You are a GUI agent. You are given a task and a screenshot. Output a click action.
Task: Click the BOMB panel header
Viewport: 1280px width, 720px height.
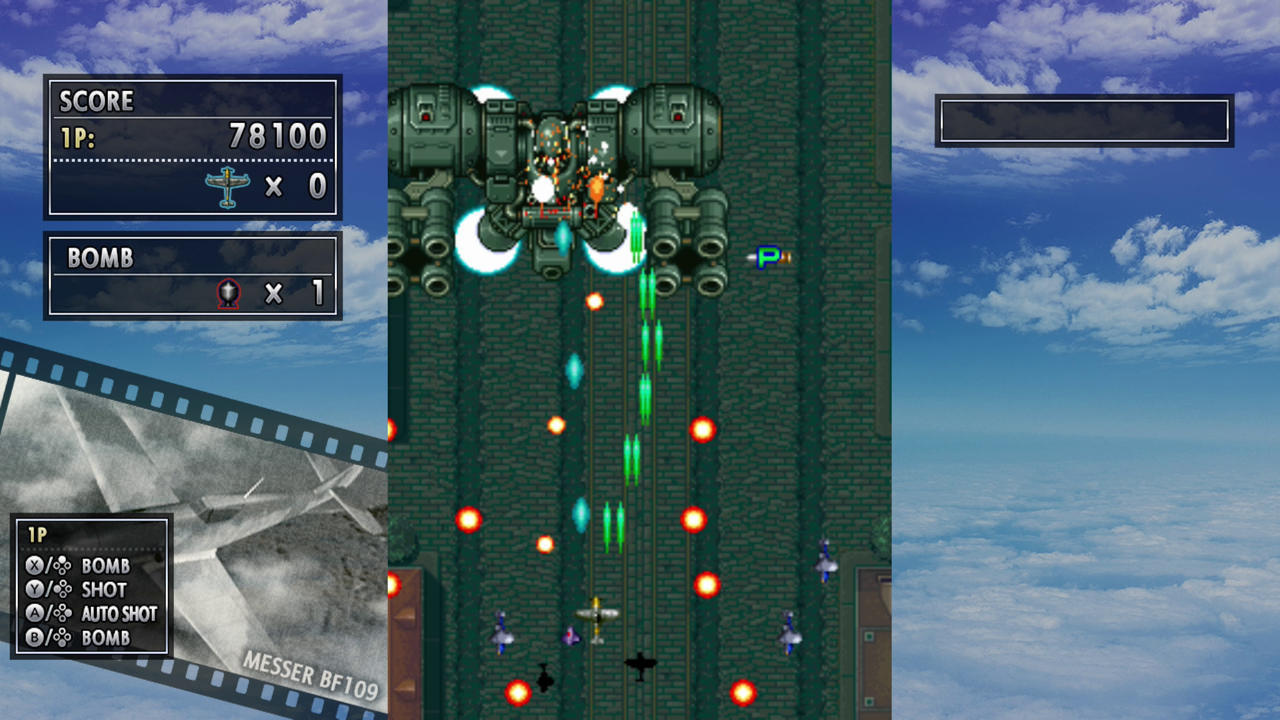coord(100,259)
